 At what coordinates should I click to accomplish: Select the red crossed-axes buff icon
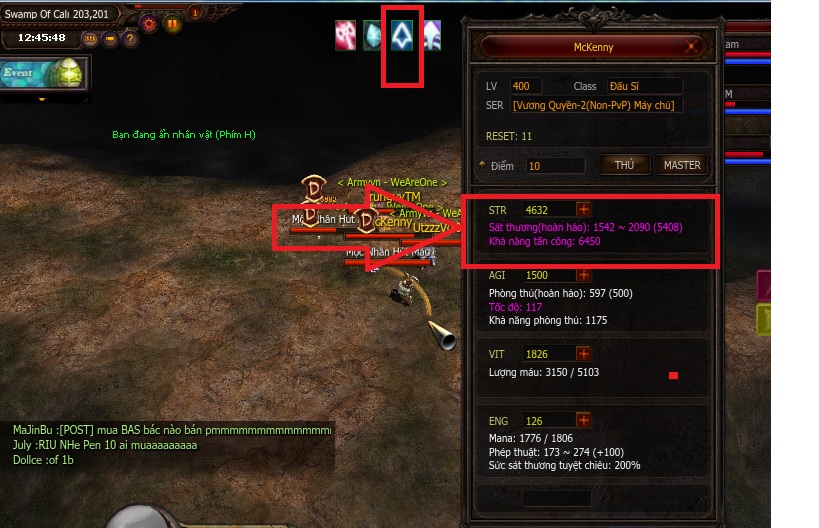[x=346, y=35]
